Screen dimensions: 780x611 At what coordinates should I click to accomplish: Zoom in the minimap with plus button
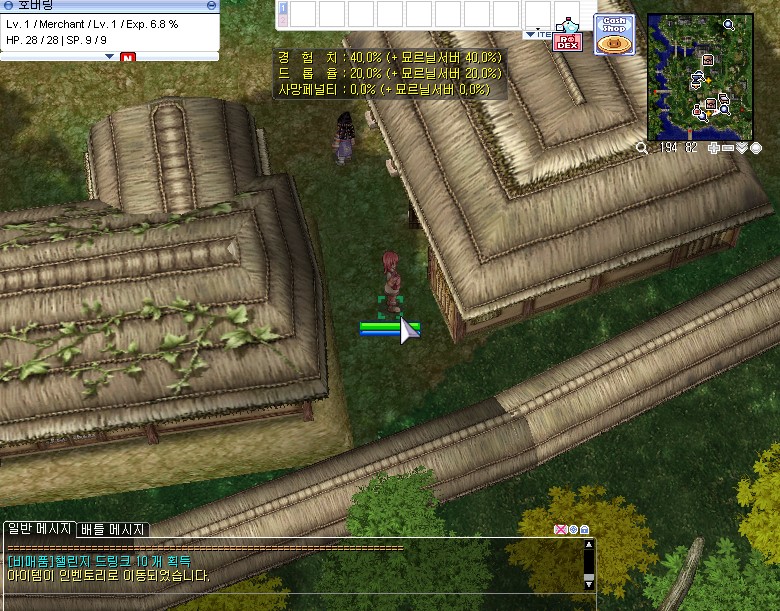(x=713, y=148)
